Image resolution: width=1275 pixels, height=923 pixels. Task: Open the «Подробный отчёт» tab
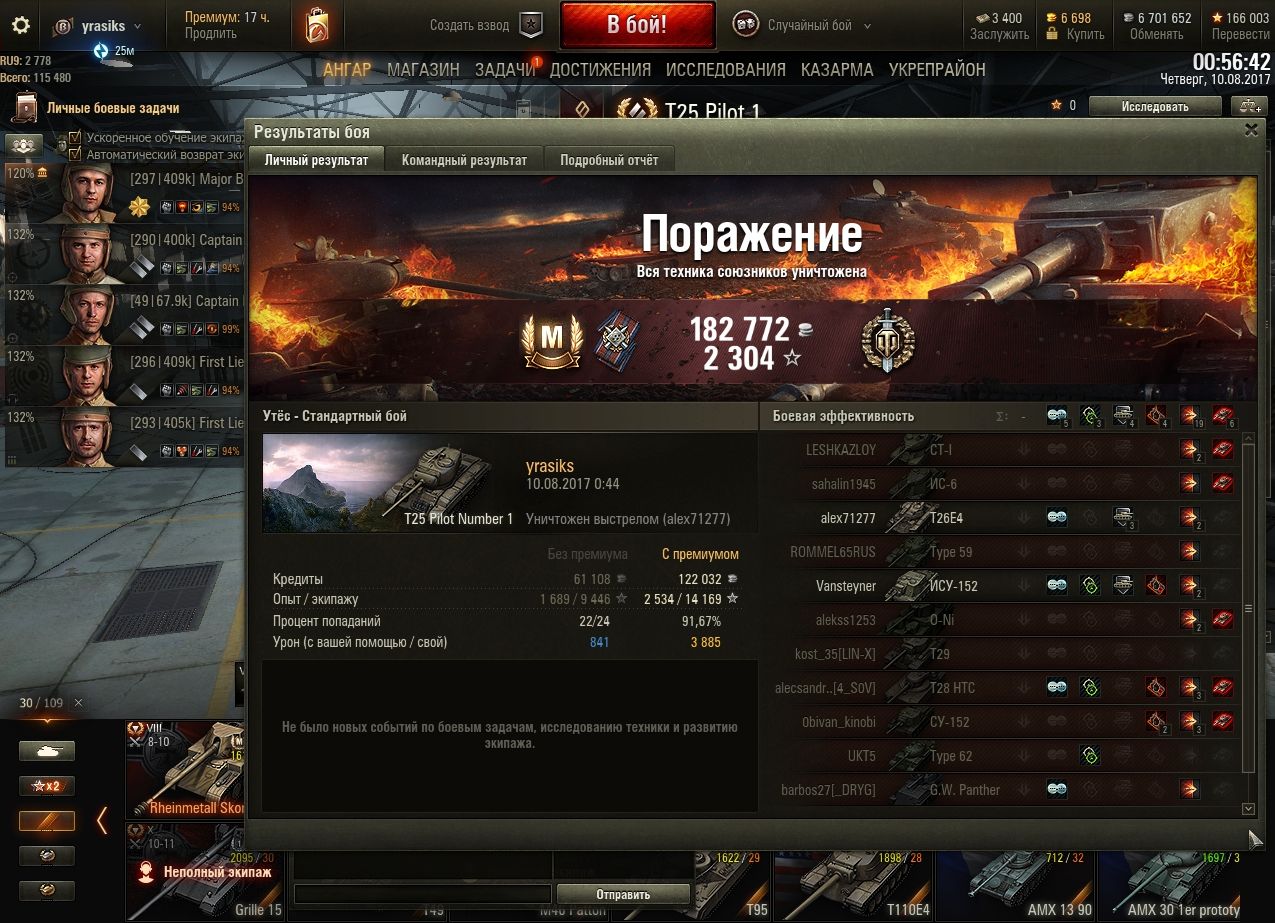pos(609,160)
